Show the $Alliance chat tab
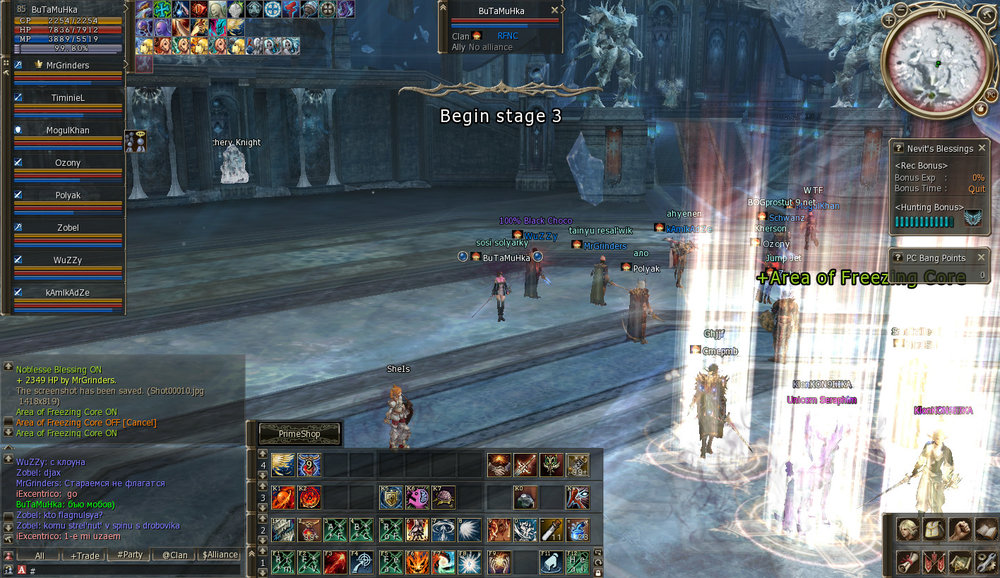 click(x=220, y=555)
